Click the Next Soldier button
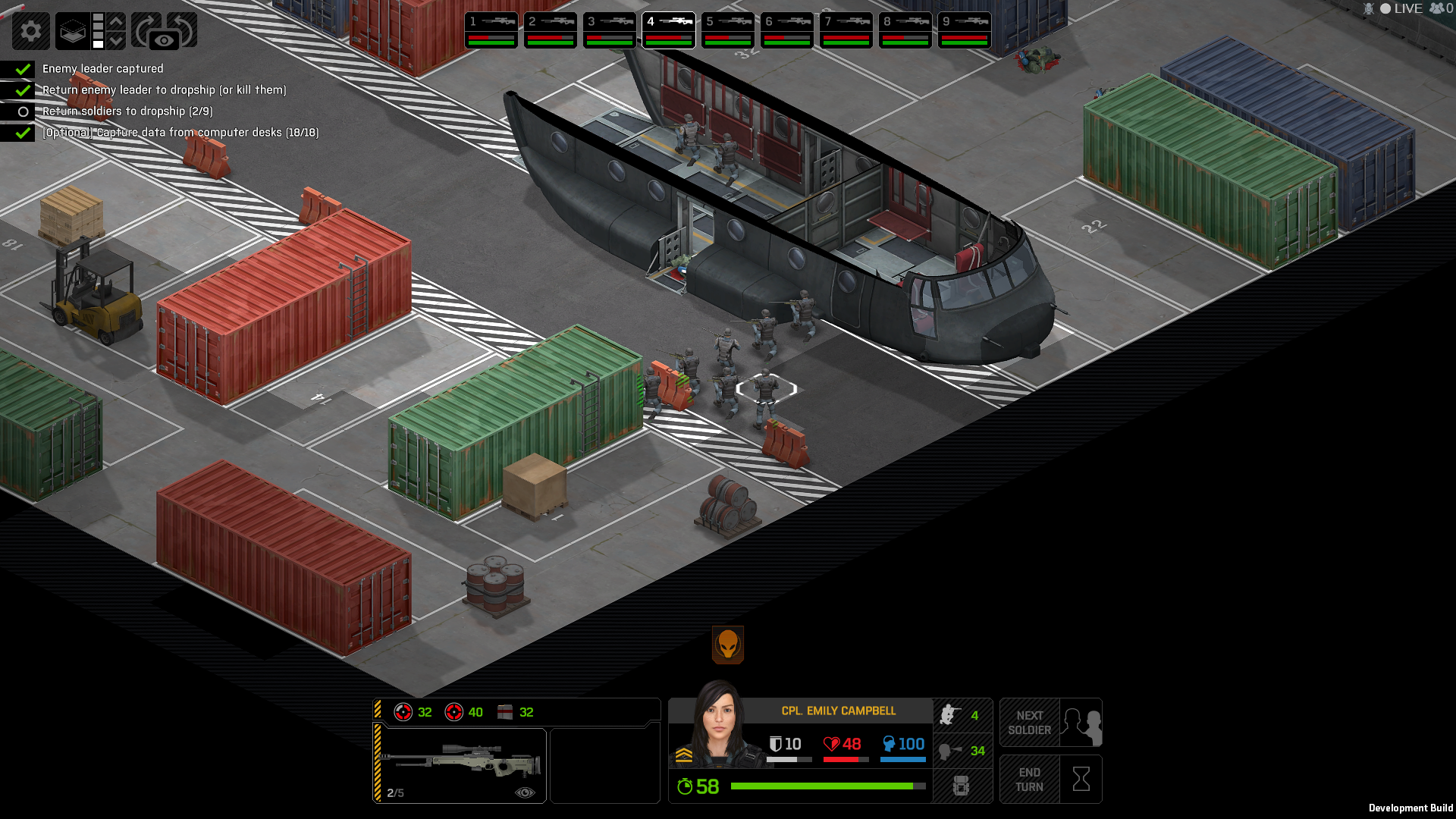The width and height of the screenshot is (1456, 819). point(1050,723)
